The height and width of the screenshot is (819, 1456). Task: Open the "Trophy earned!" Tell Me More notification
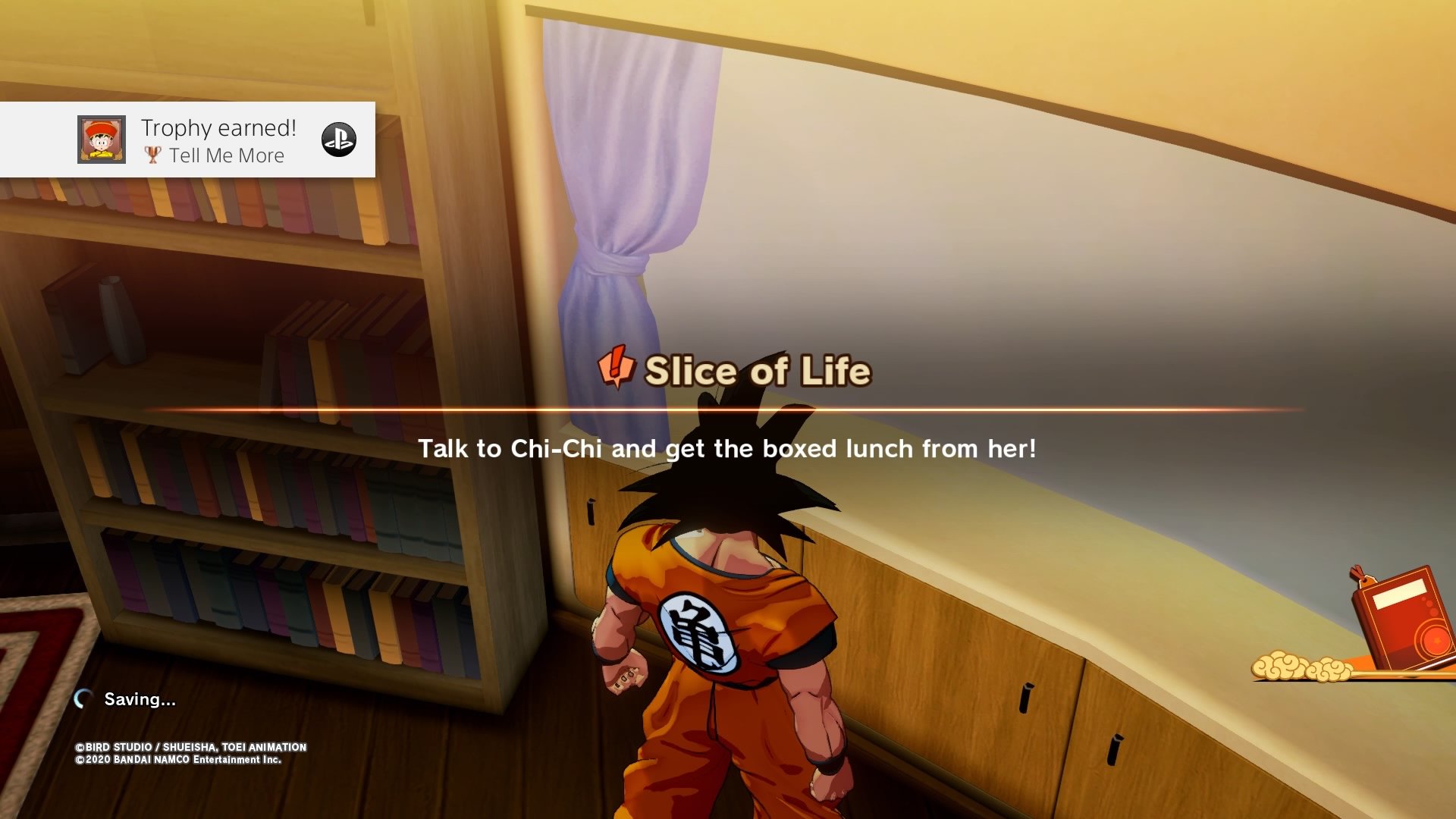[218, 140]
